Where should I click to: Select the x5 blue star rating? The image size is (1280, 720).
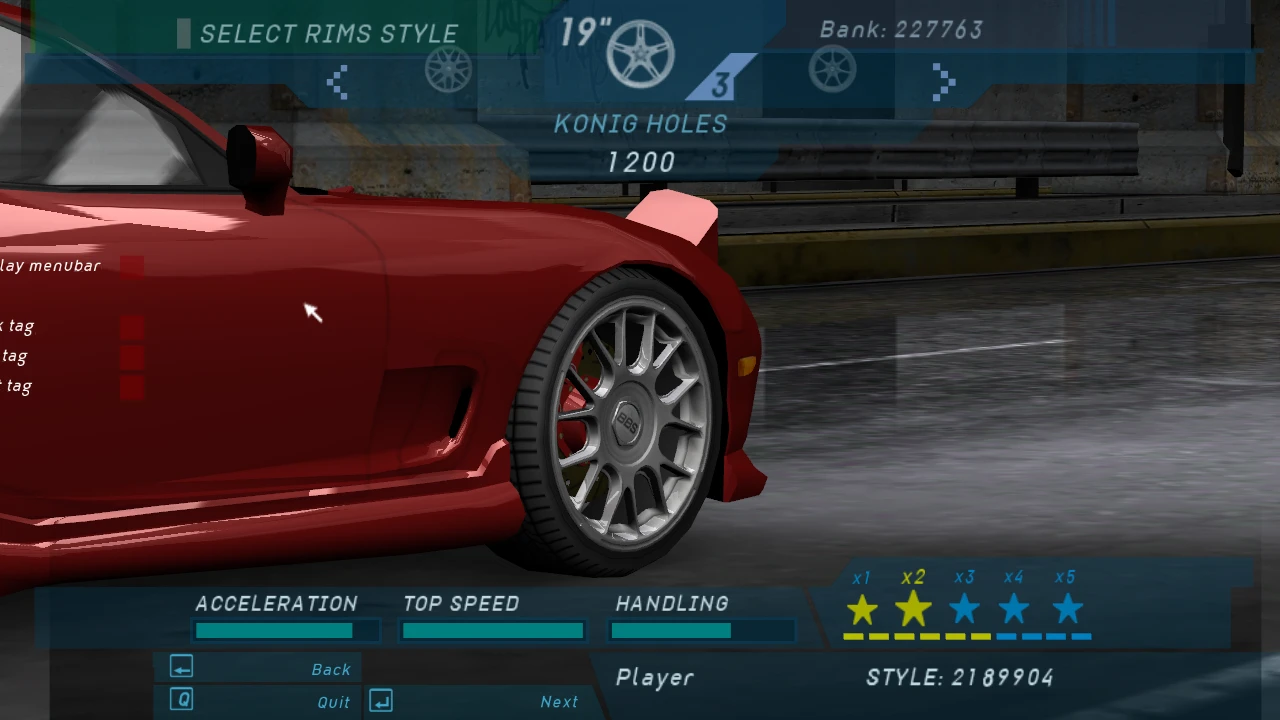point(1065,608)
